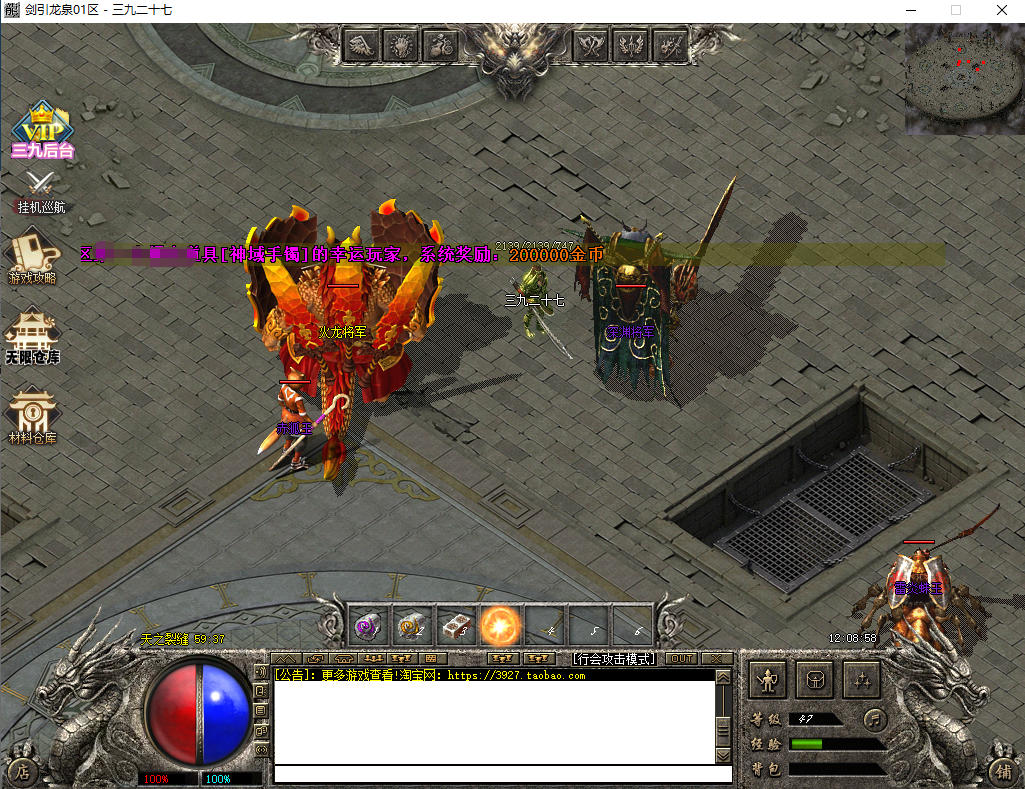Image resolution: width=1025 pixels, height=789 pixels.
Task: Open the 材料仓库 material storage
Action: coord(32,415)
